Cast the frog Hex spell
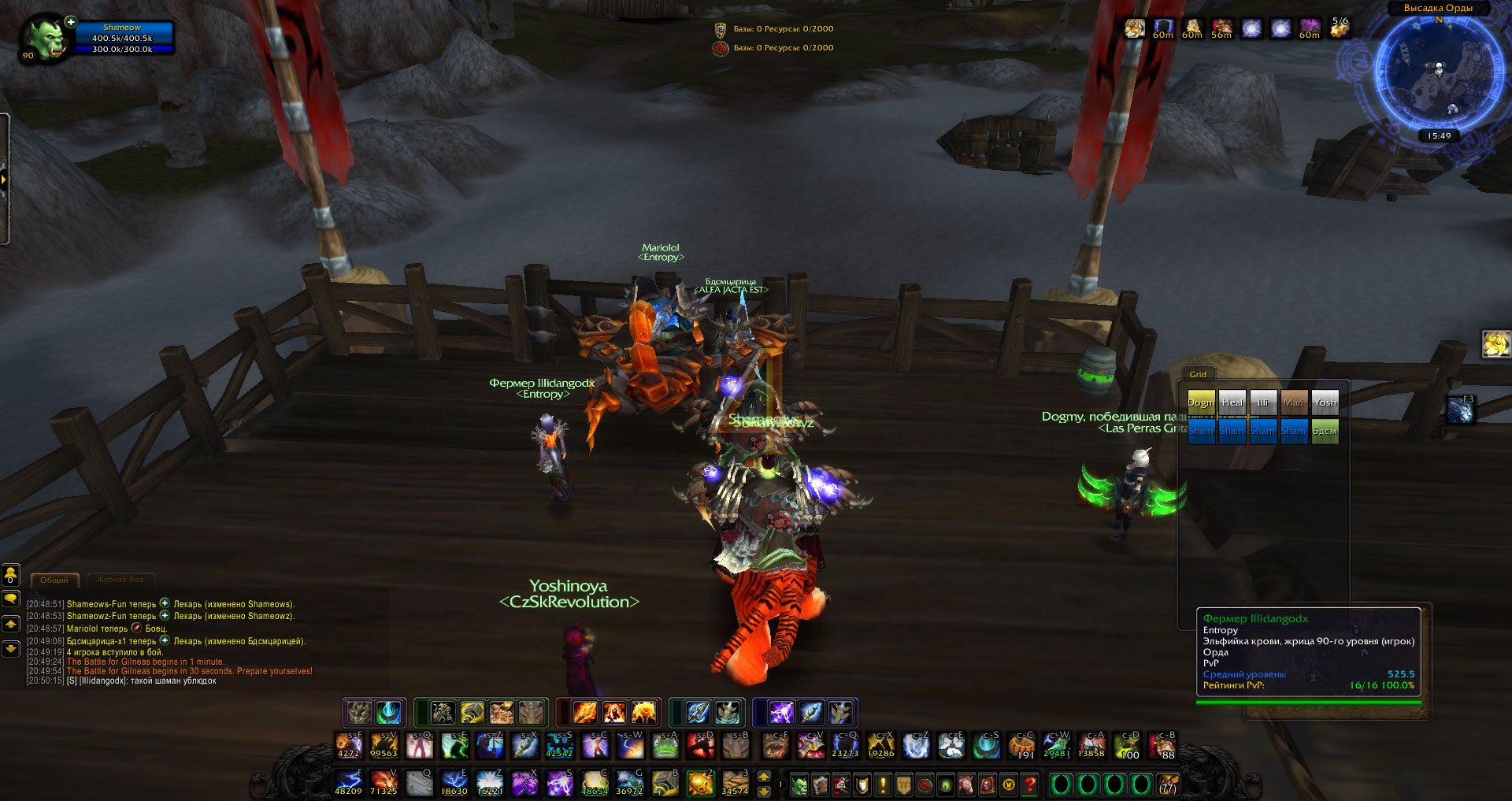 [665, 744]
